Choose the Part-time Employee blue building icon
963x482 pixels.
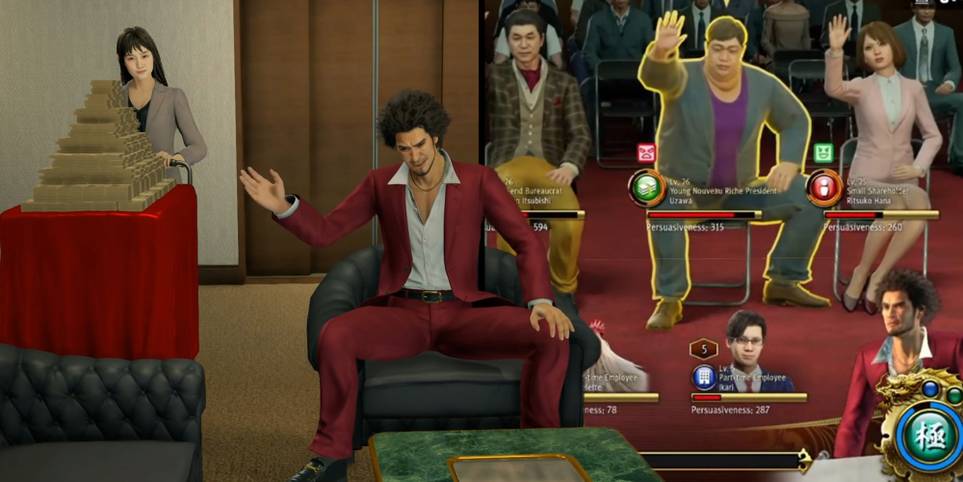pyautogui.click(x=704, y=377)
